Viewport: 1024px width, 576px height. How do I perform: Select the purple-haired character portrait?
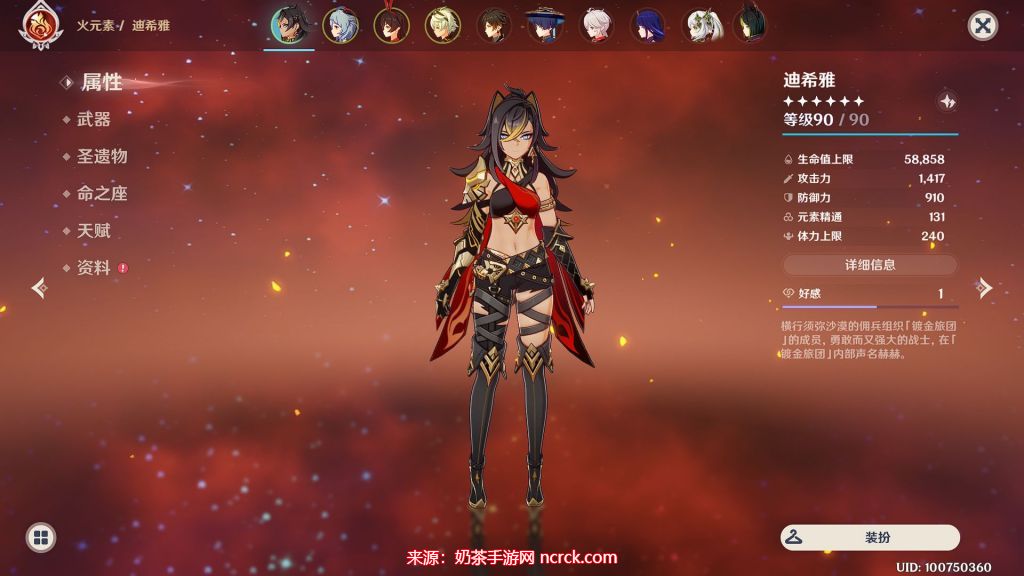[x=648, y=25]
